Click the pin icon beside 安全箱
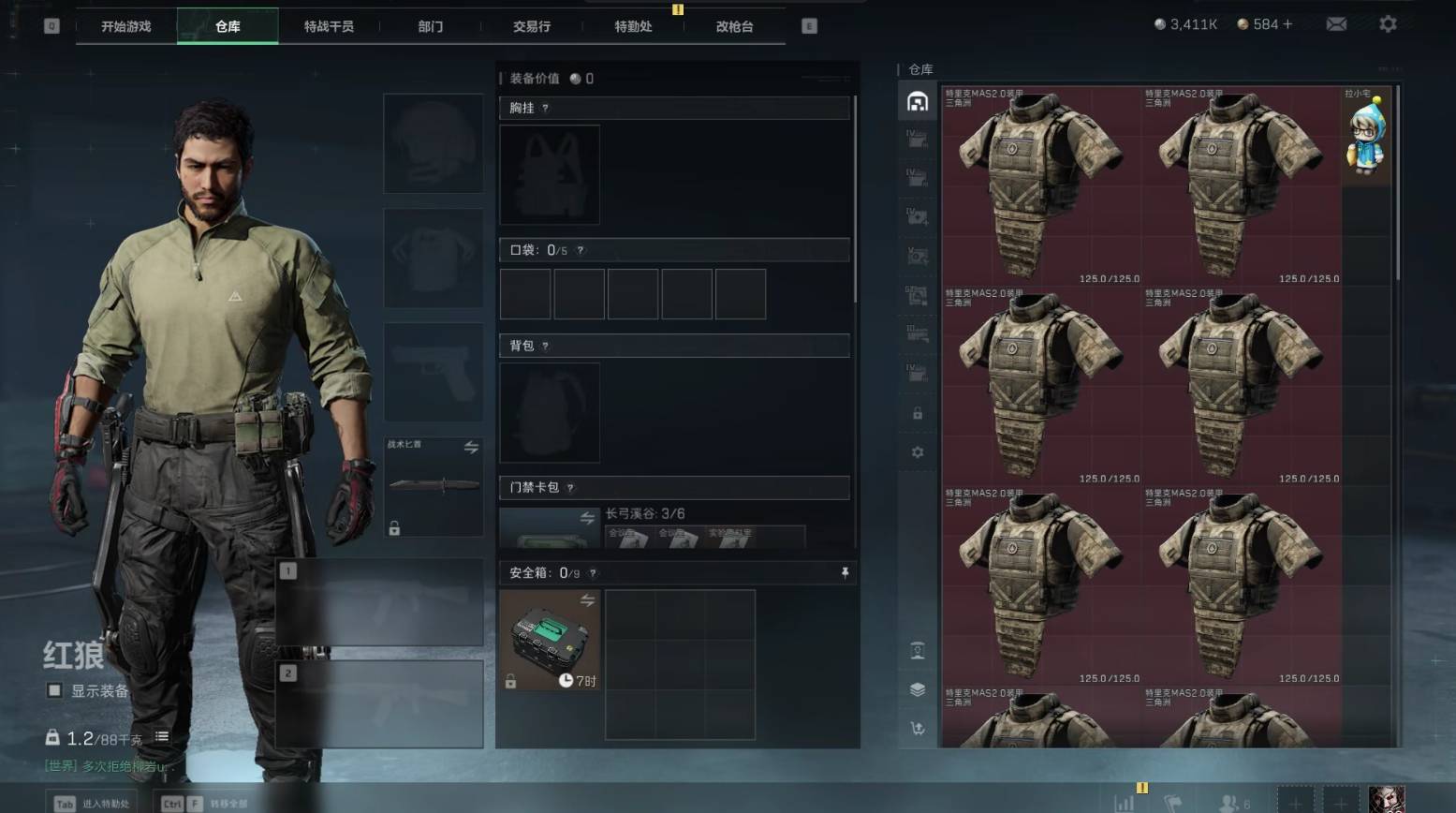This screenshot has height=813, width=1456. pyautogui.click(x=845, y=572)
